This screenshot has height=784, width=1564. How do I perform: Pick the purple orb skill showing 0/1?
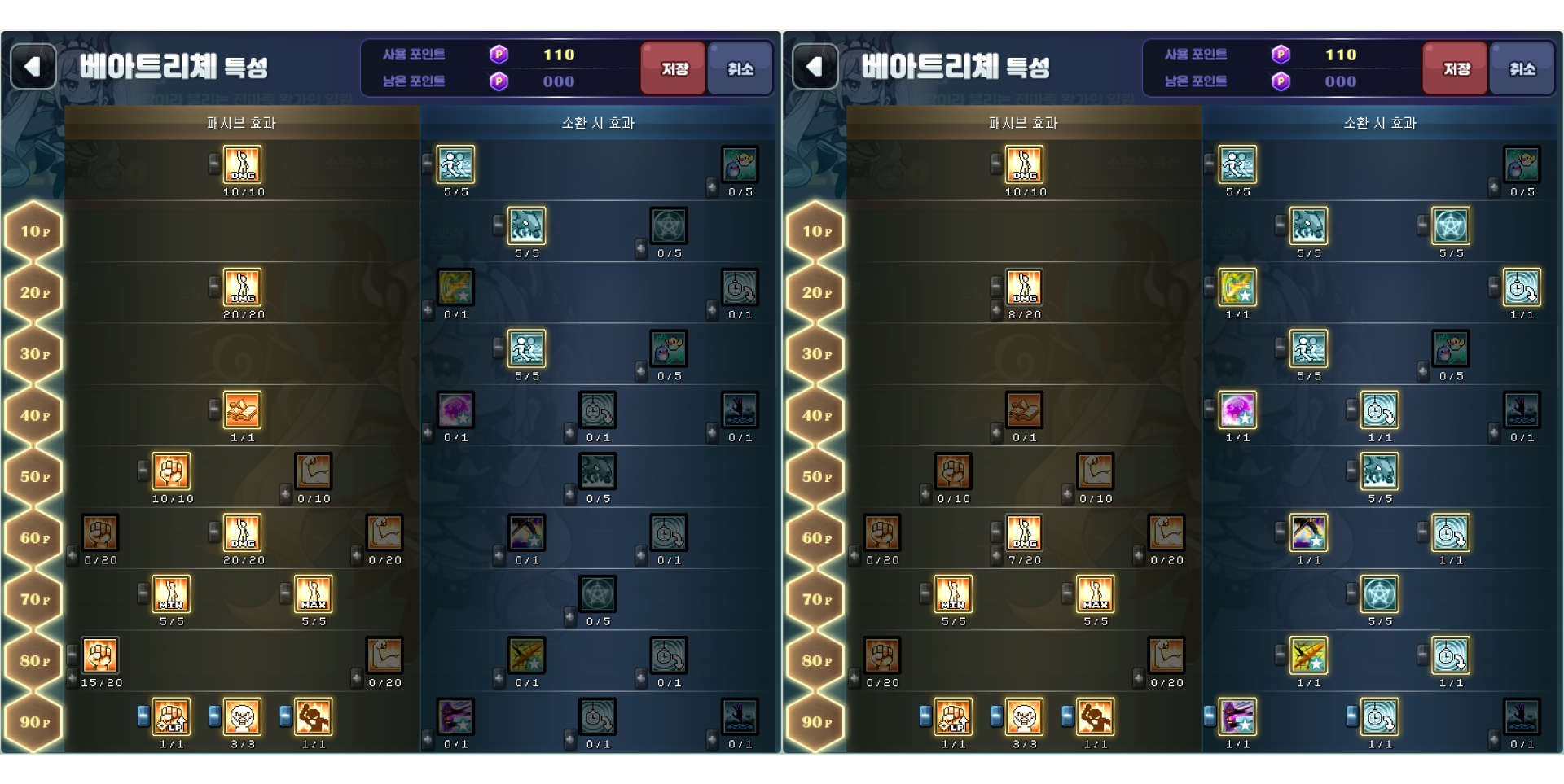[x=455, y=410]
